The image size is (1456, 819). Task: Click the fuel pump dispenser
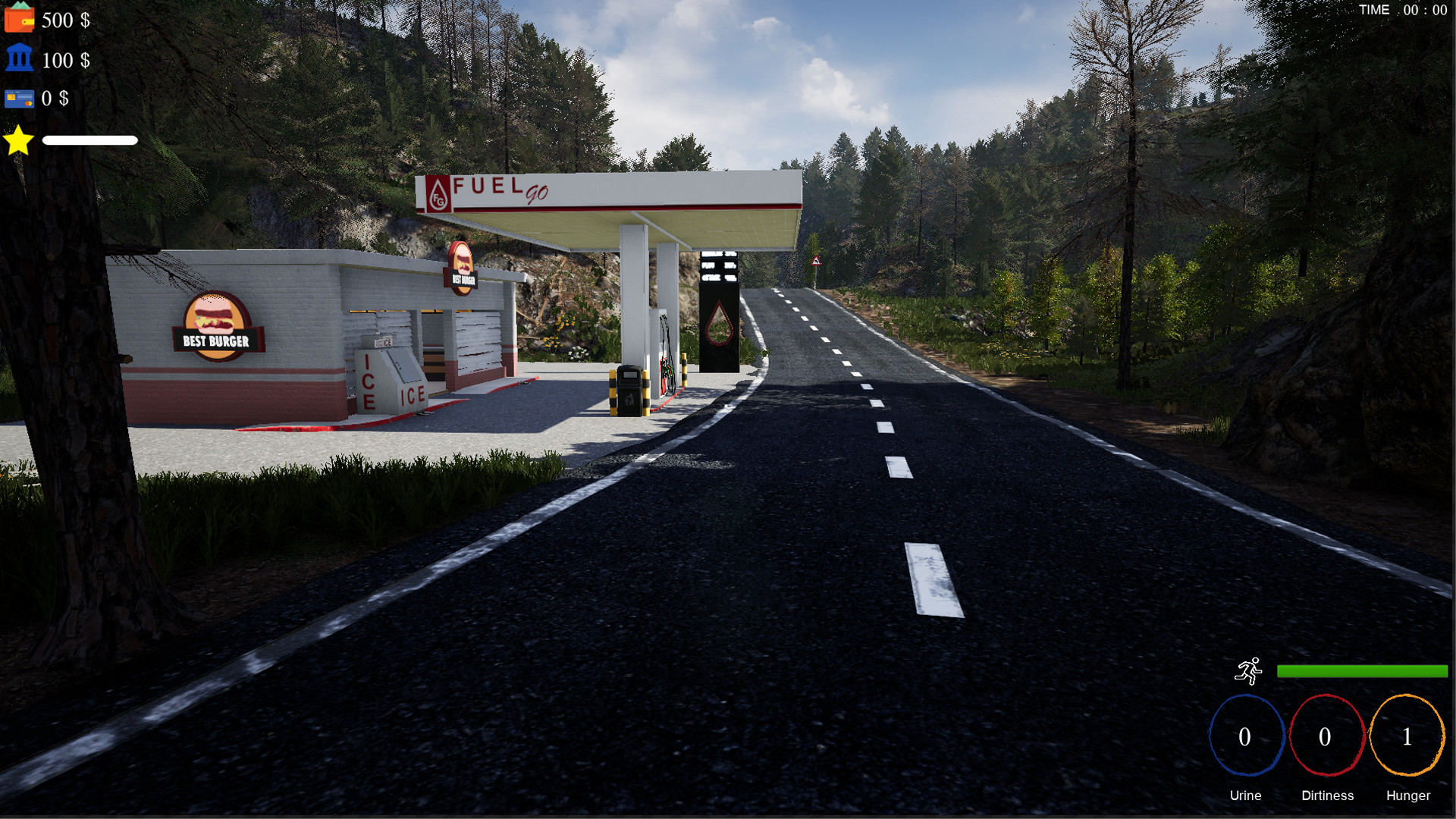pyautogui.click(x=665, y=356)
